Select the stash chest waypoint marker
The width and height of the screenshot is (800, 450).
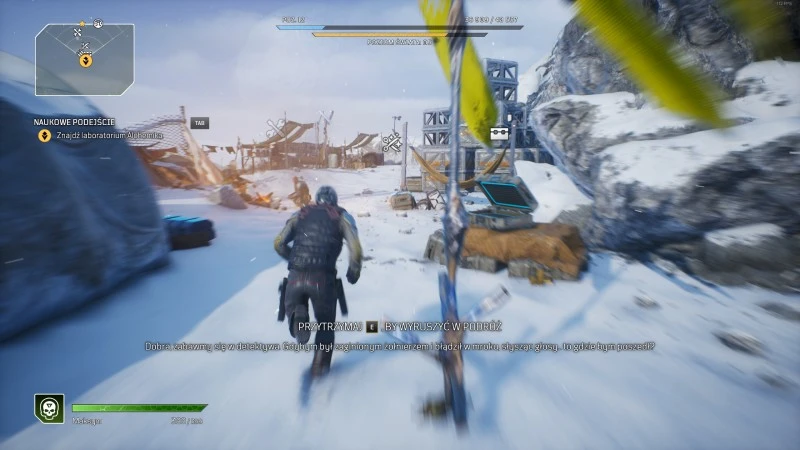(x=495, y=136)
